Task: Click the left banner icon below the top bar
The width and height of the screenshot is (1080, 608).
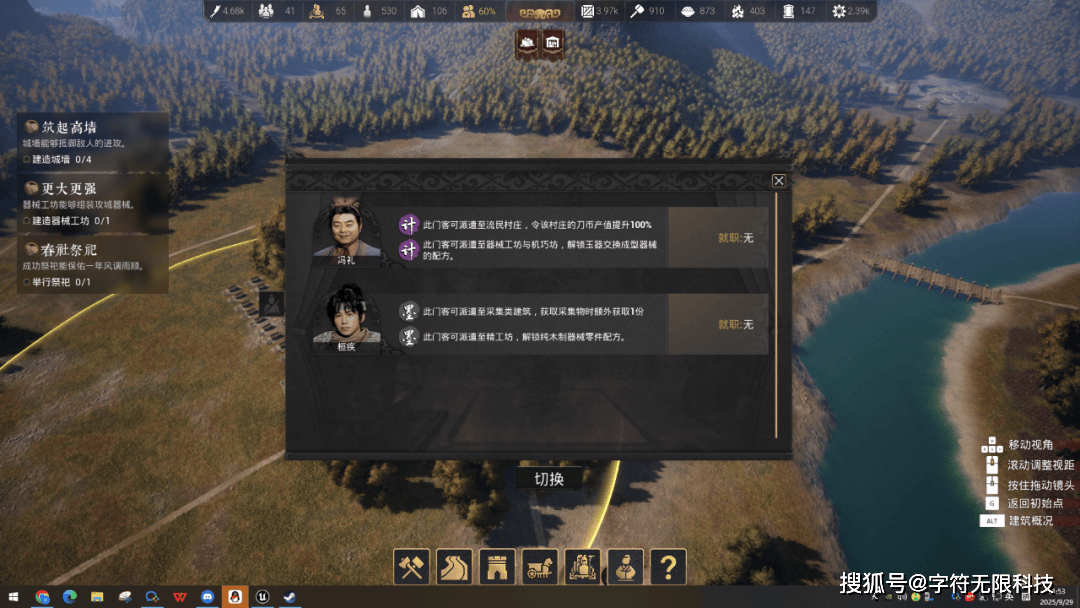Action: [x=527, y=43]
